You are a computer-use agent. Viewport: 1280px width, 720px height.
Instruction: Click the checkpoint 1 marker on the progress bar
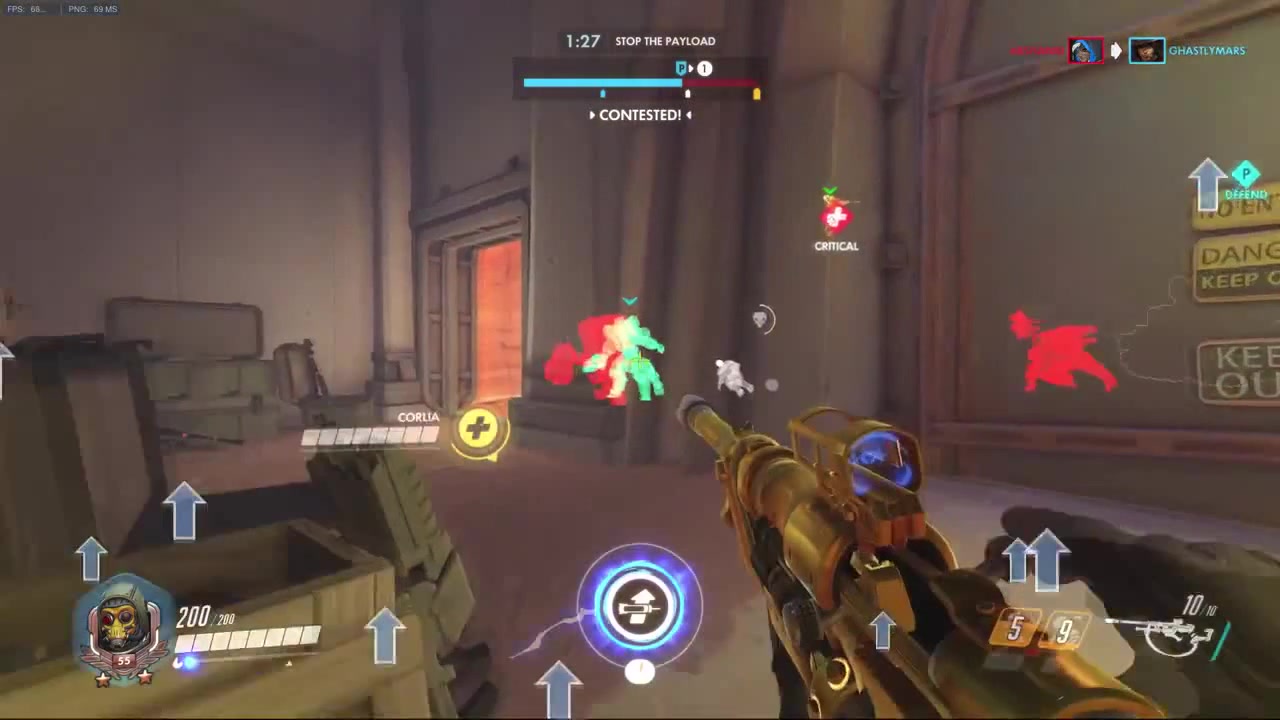click(x=704, y=68)
